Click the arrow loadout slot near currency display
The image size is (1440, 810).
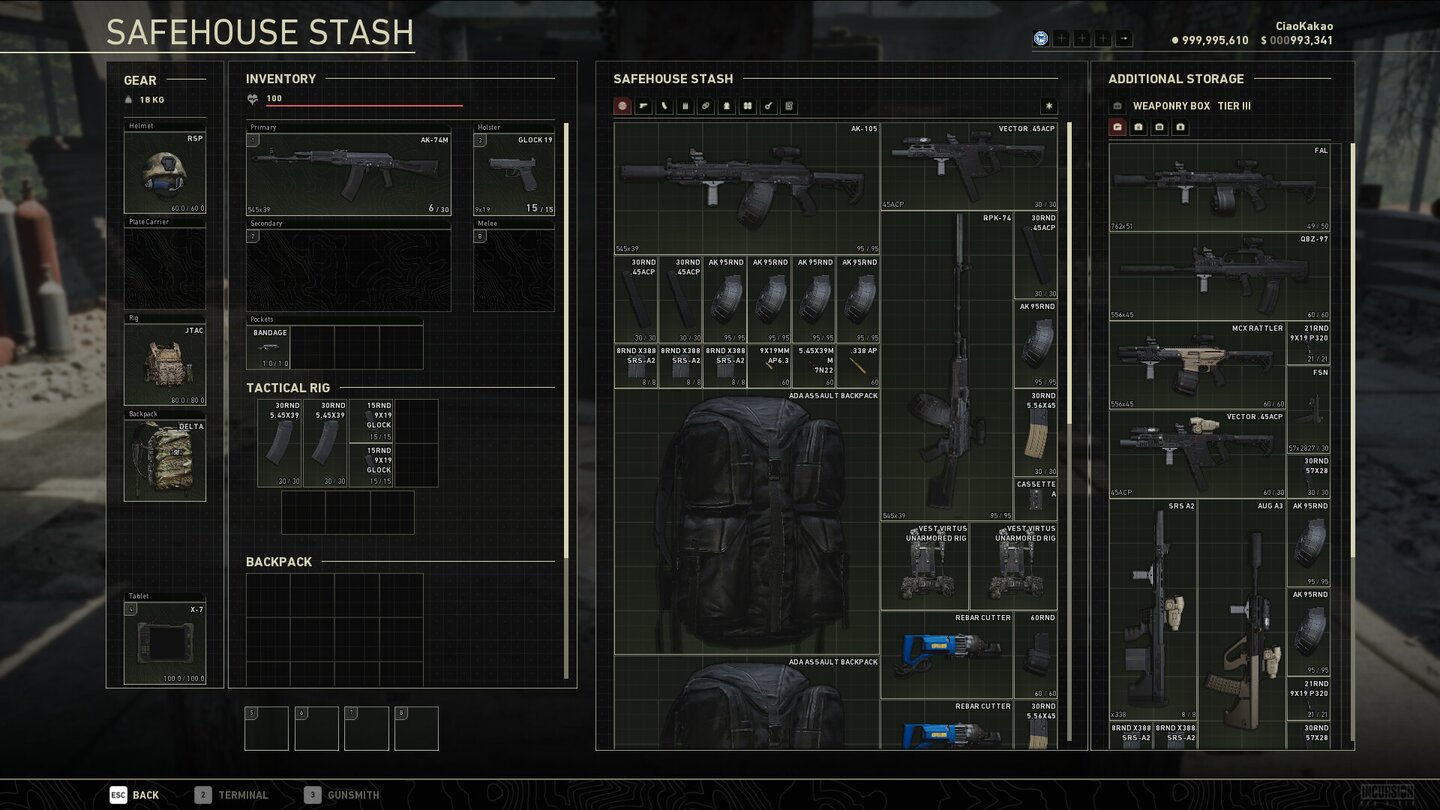click(1124, 38)
